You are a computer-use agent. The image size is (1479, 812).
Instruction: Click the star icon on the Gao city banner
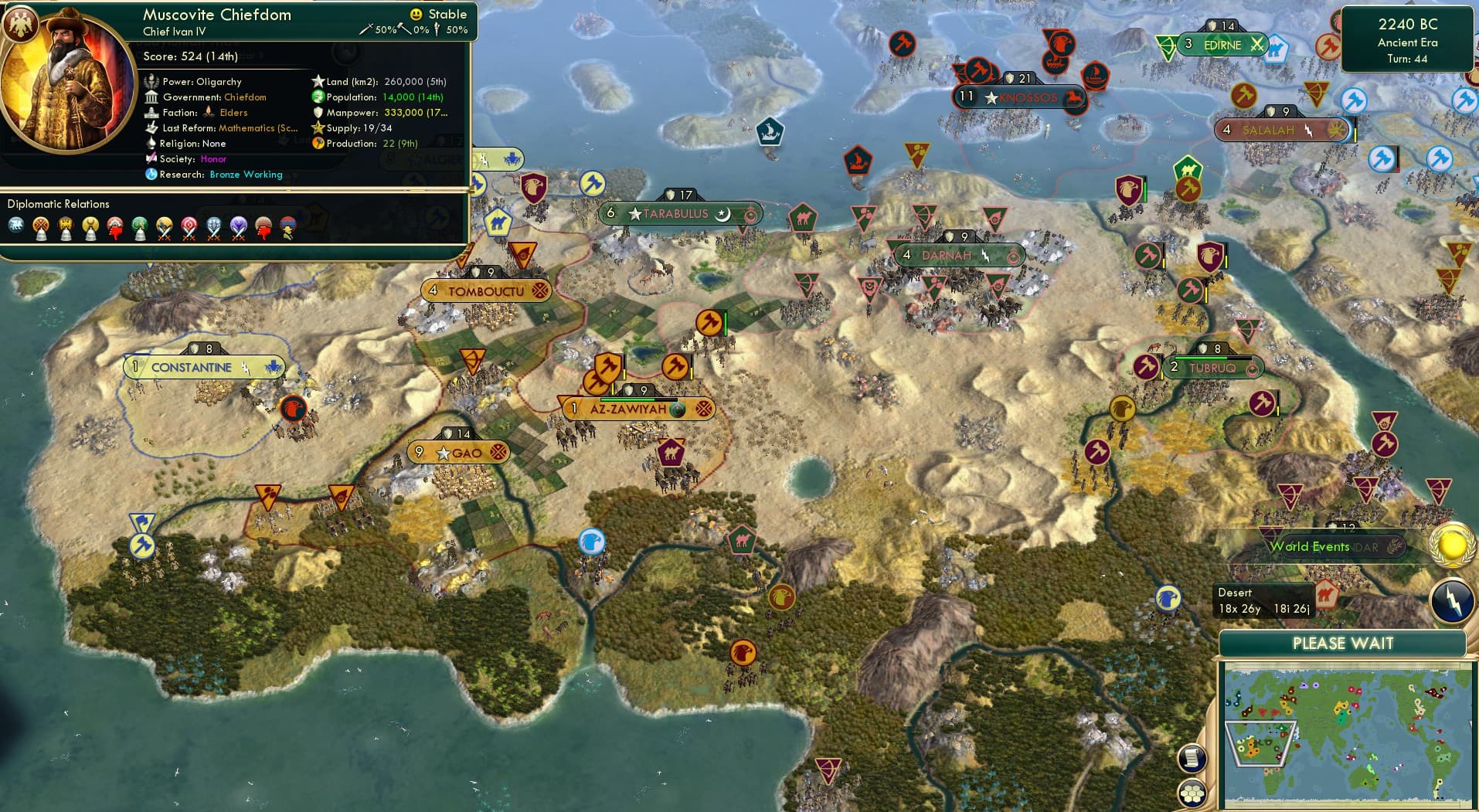click(442, 454)
